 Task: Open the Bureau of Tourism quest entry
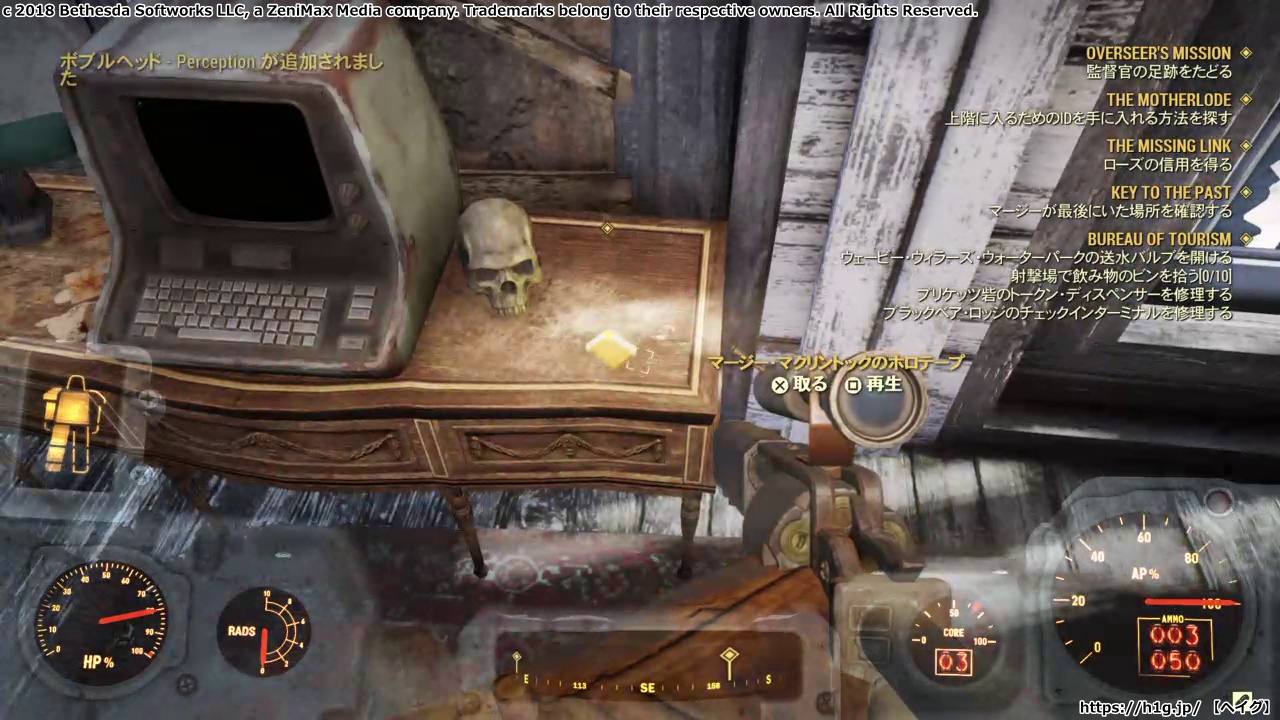point(1158,240)
